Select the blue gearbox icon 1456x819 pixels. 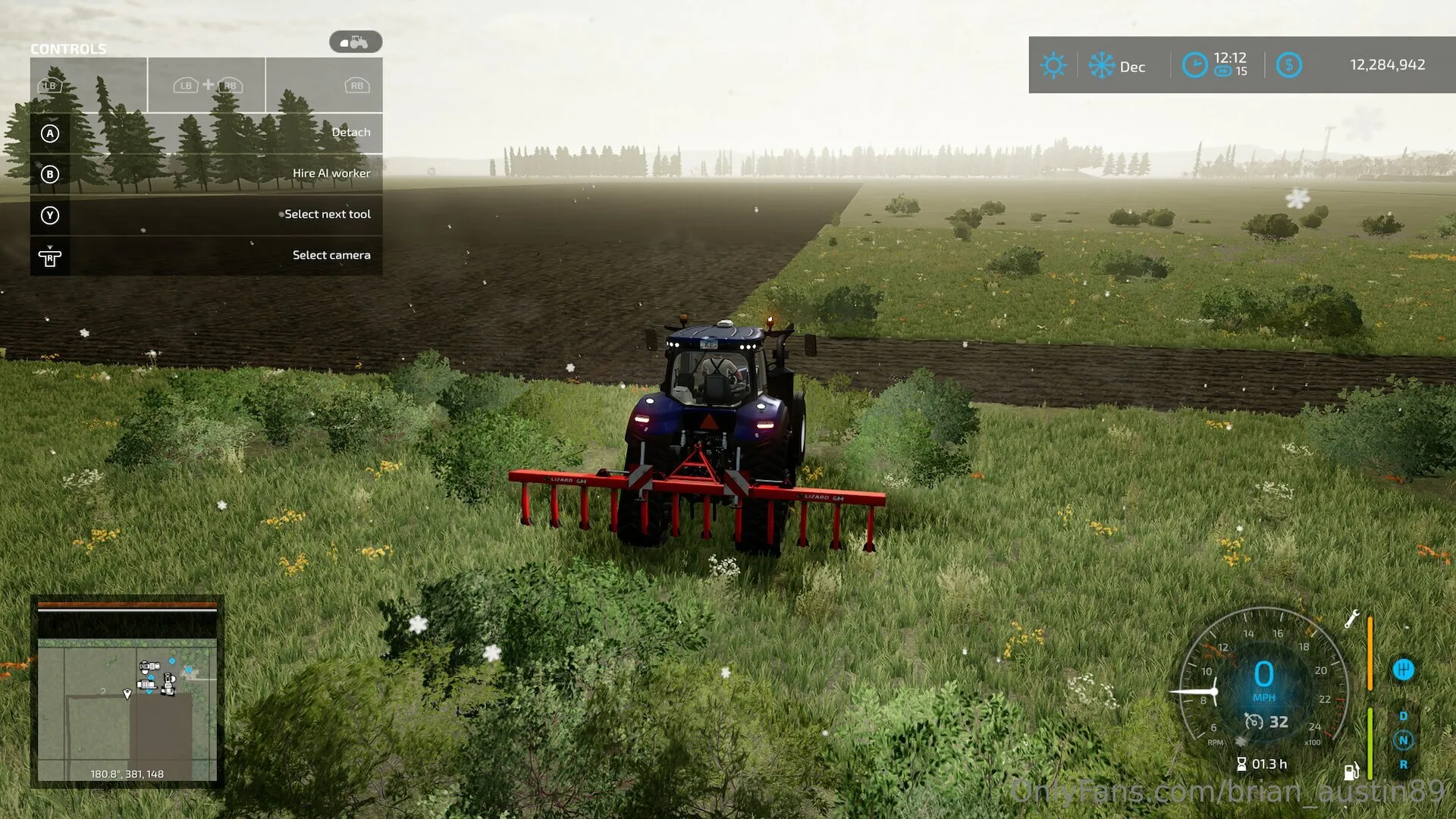coord(1404,670)
